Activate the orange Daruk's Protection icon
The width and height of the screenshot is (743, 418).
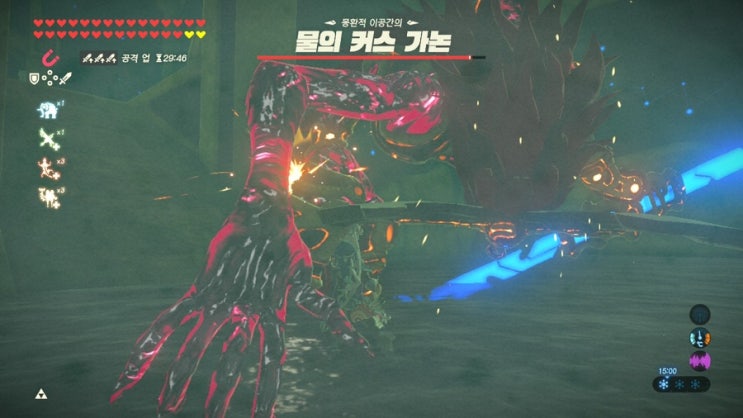tap(45, 166)
